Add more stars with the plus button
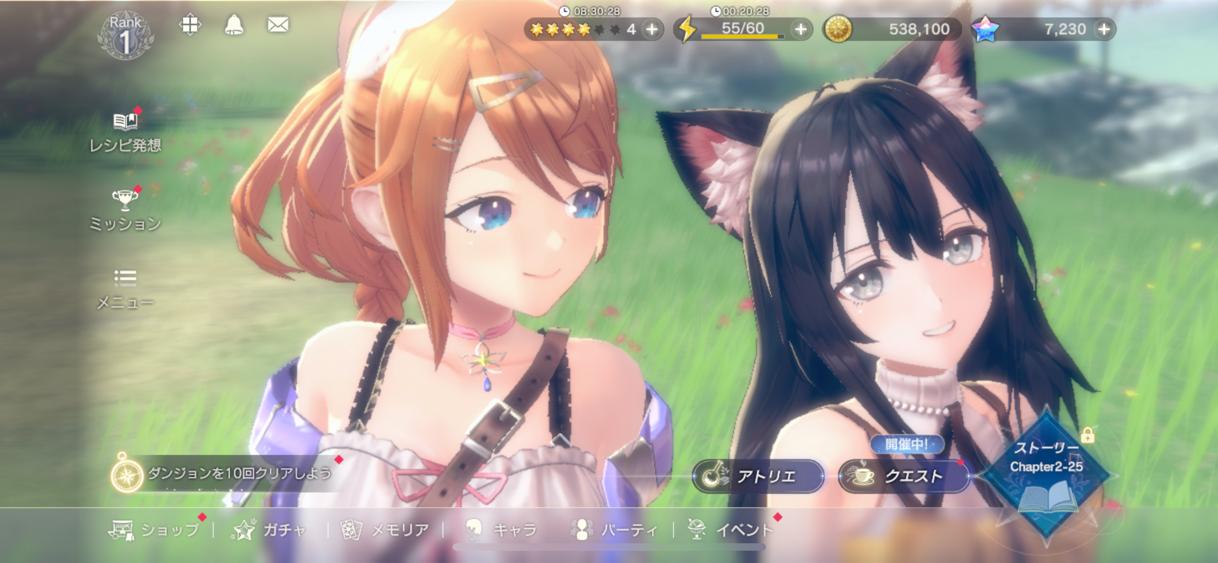The height and width of the screenshot is (563, 1218). (x=652, y=29)
